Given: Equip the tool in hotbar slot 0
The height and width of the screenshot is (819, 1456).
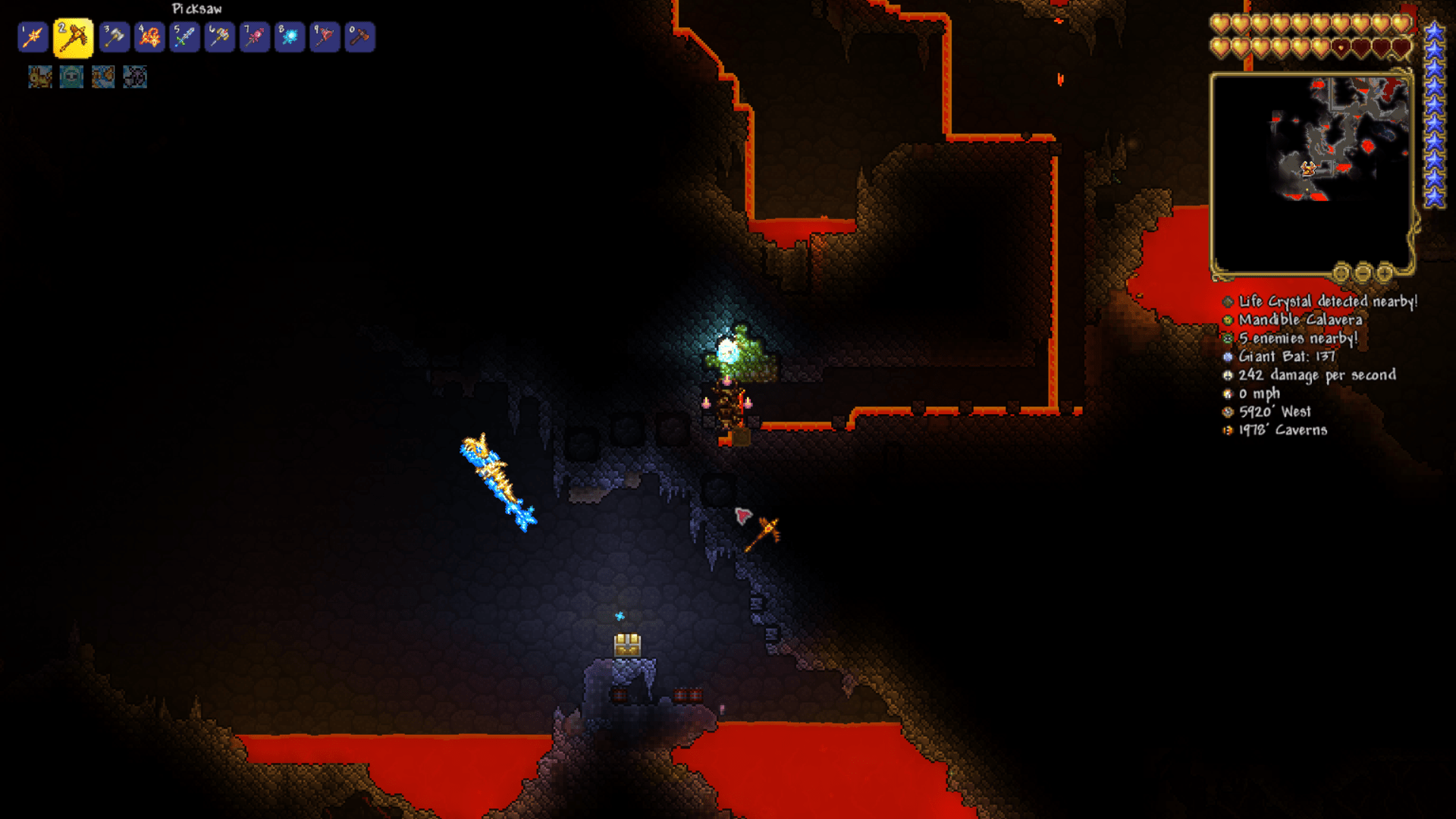Looking at the screenshot, I should pyautogui.click(x=359, y=36).
